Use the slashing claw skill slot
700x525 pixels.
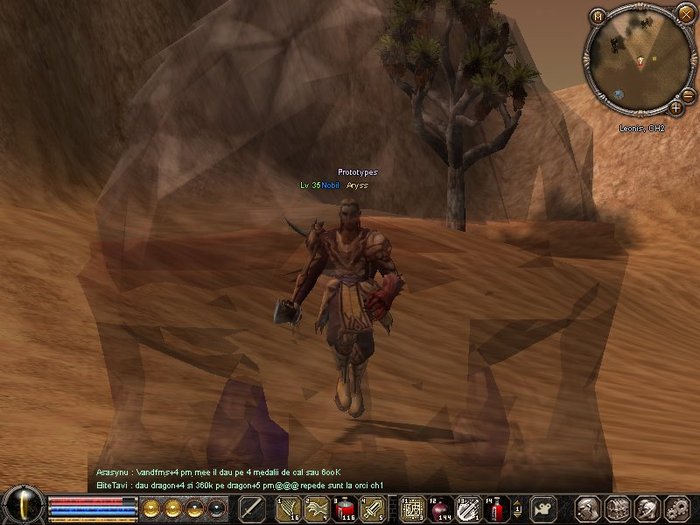tap(288, 508)
